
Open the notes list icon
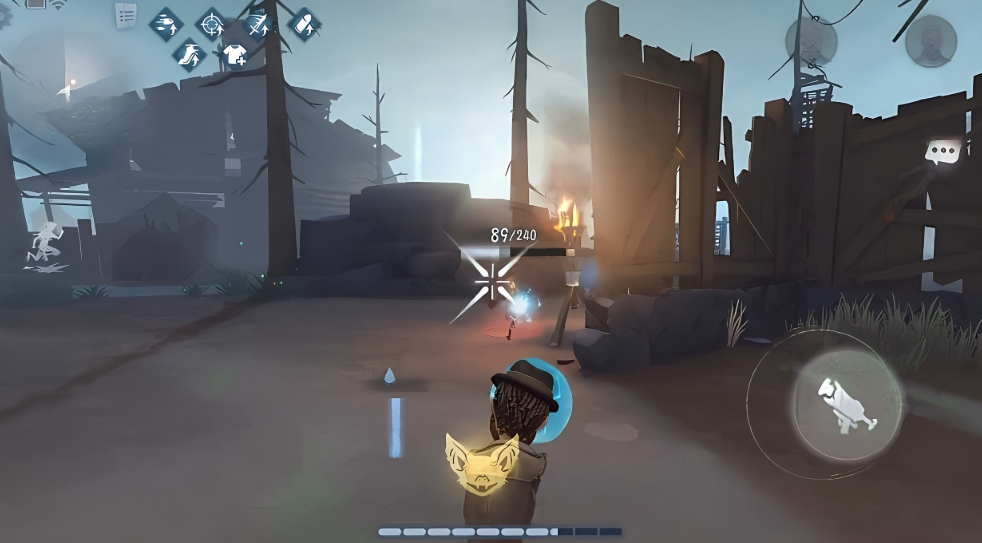pos(126,15)
